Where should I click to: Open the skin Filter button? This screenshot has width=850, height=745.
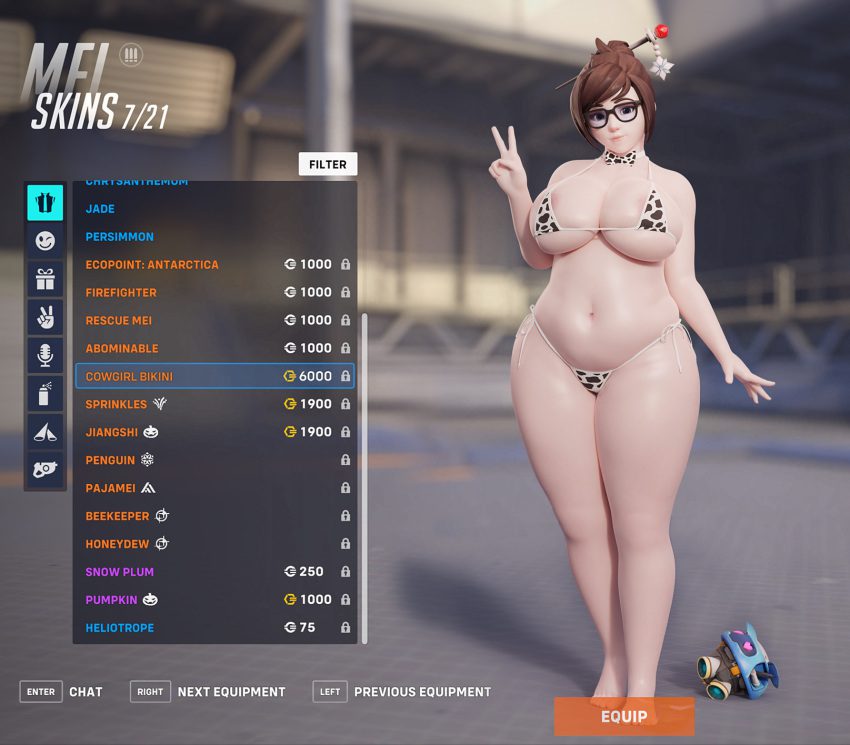[327, 164]
